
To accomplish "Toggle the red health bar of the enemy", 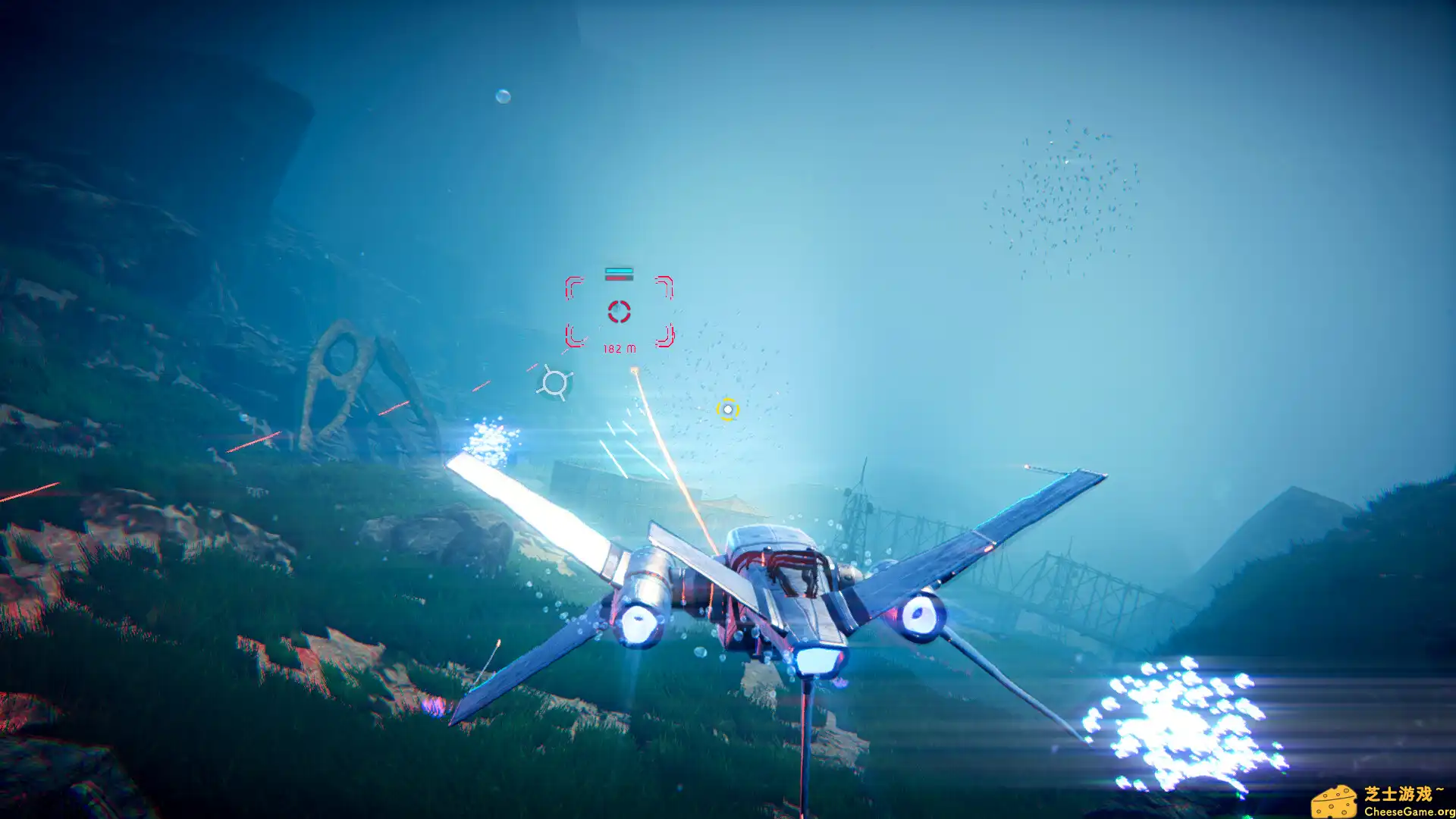I will tap(620, 278).
